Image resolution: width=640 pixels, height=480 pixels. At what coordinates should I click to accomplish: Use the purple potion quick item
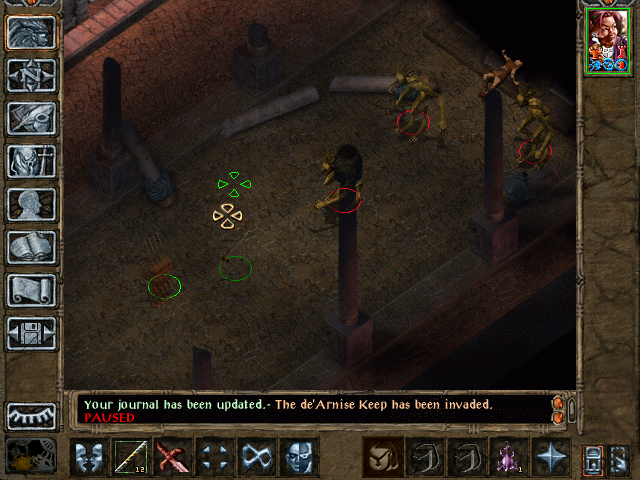[509, 458]
